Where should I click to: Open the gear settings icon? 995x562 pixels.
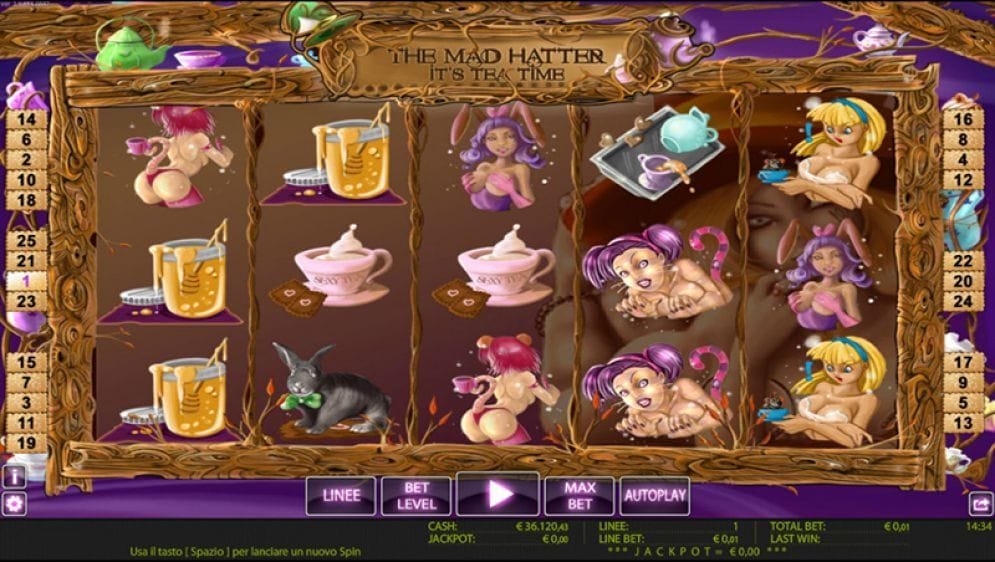(14, 504)
